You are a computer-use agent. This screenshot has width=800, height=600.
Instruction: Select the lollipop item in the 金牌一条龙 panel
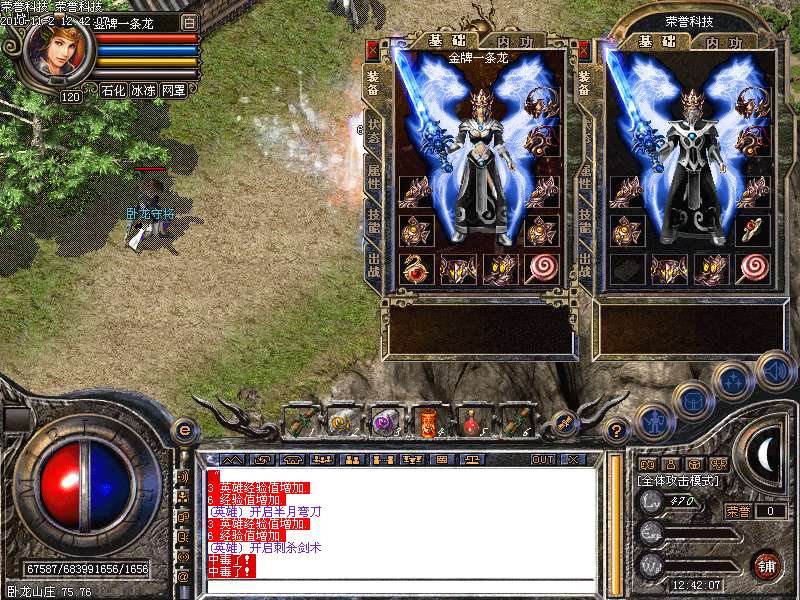(542, 268)
